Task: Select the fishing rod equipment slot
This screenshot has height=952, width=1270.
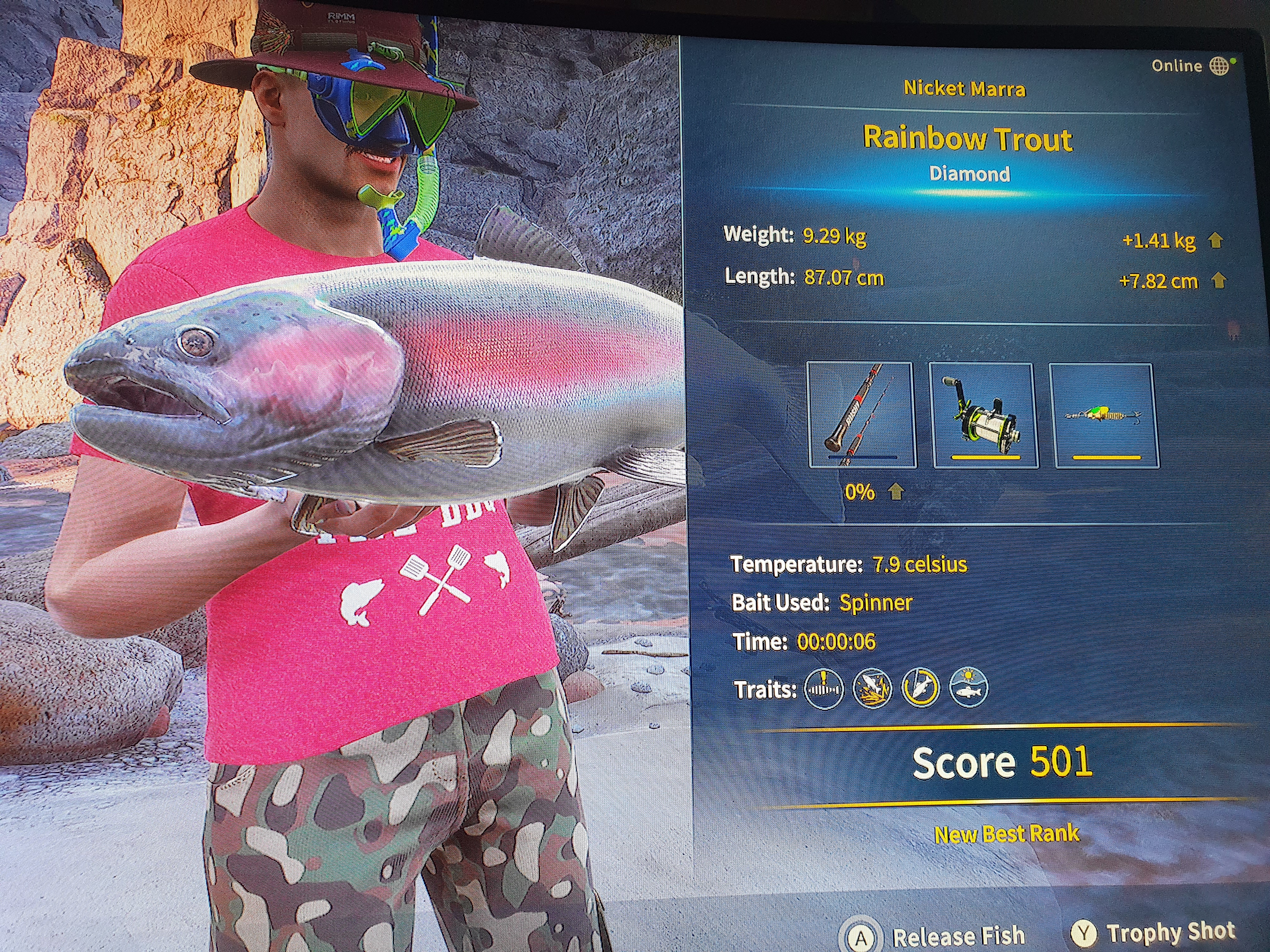Action: tap(861, 414)
